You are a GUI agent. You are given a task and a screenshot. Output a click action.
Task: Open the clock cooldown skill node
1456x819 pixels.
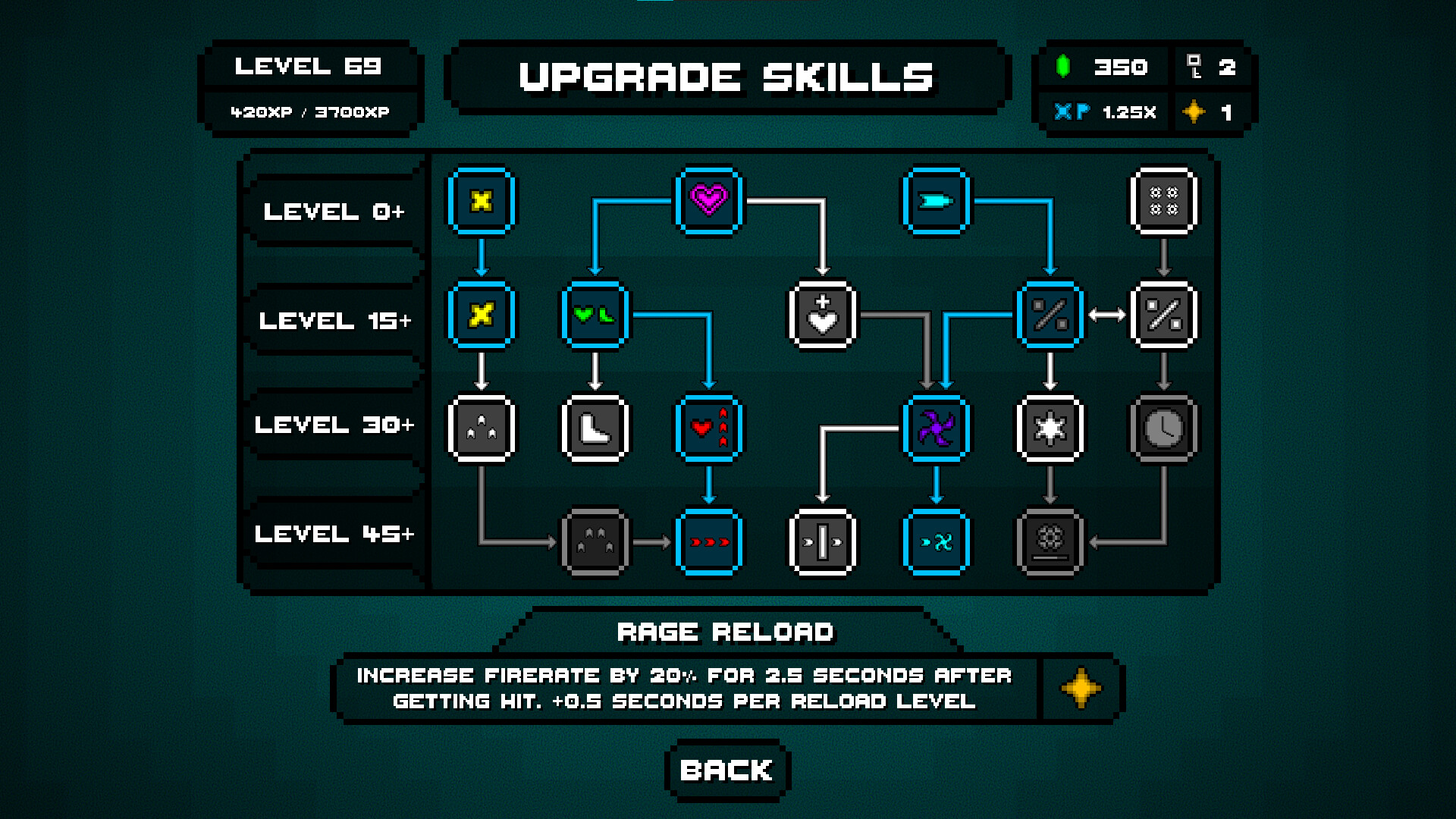[x=1165, y=428]
